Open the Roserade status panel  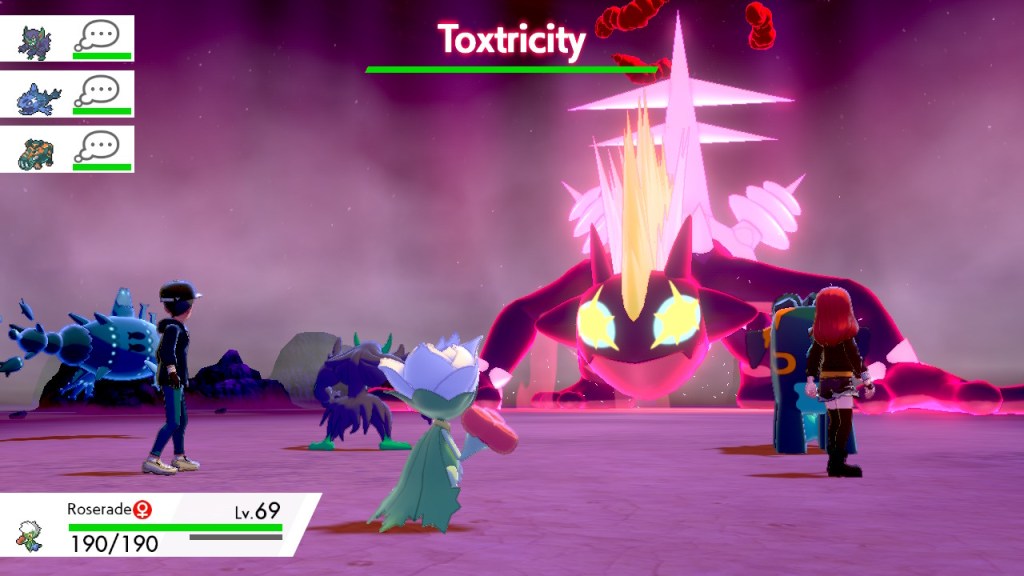point(160,526)
